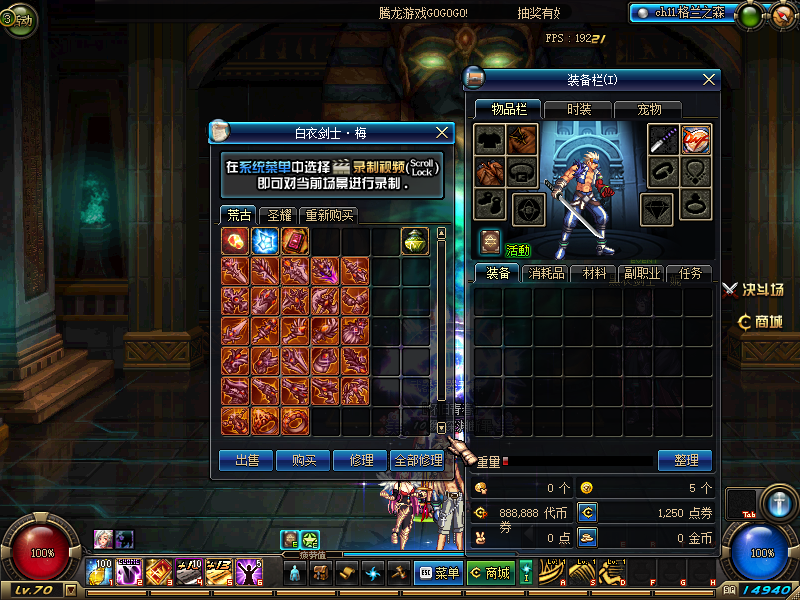This screenshot has width=800, height=600.
Task: Switch to the 任务 quest items tab
Action: [x=689, y=273]
